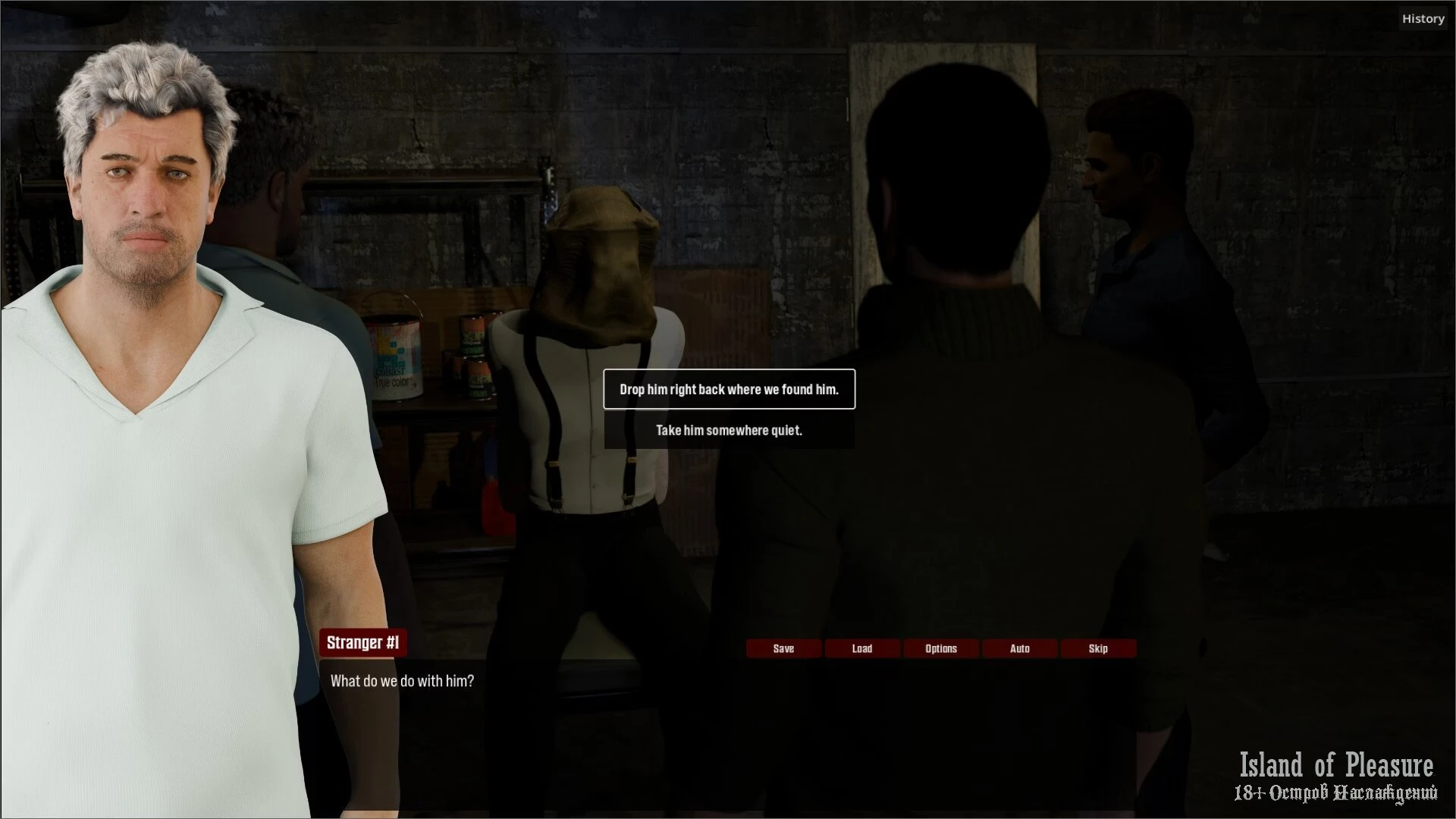Viewport: 1456px width, 819px height.
Task: Toggle Auto dialogue advance
Action: coord(1020,648)
